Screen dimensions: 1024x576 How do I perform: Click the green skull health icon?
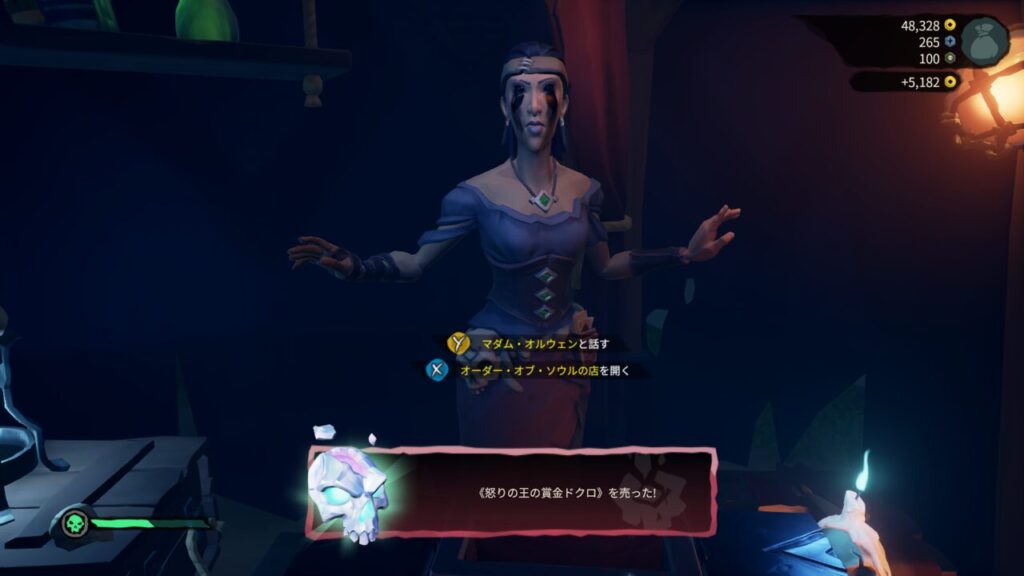click(74, 523)
